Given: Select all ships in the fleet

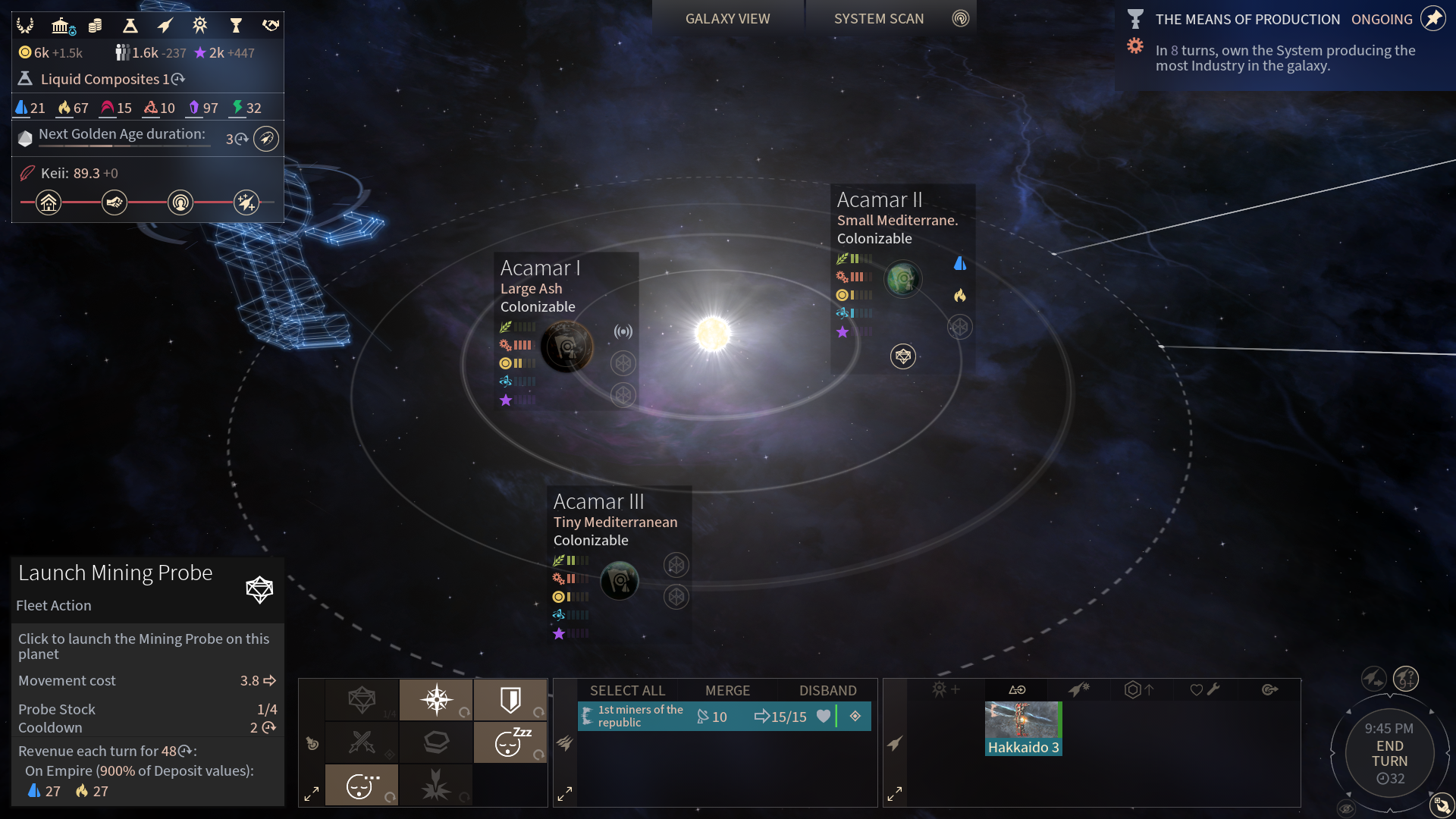Looking at the screenshot, I should pyautogui.click(x=627, y=690).
